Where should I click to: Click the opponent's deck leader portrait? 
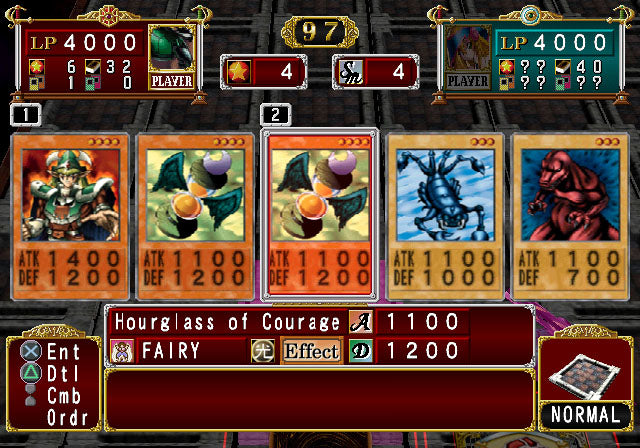pos(468,57)
